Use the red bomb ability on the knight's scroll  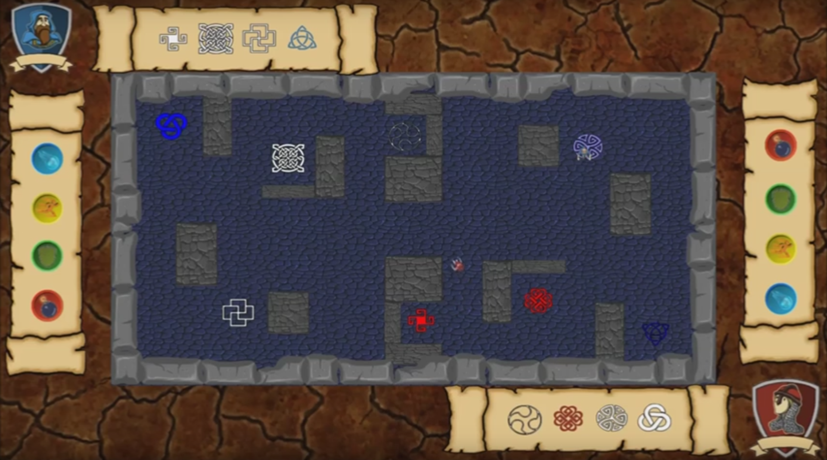pyautogui.click(x=780, y=146)
